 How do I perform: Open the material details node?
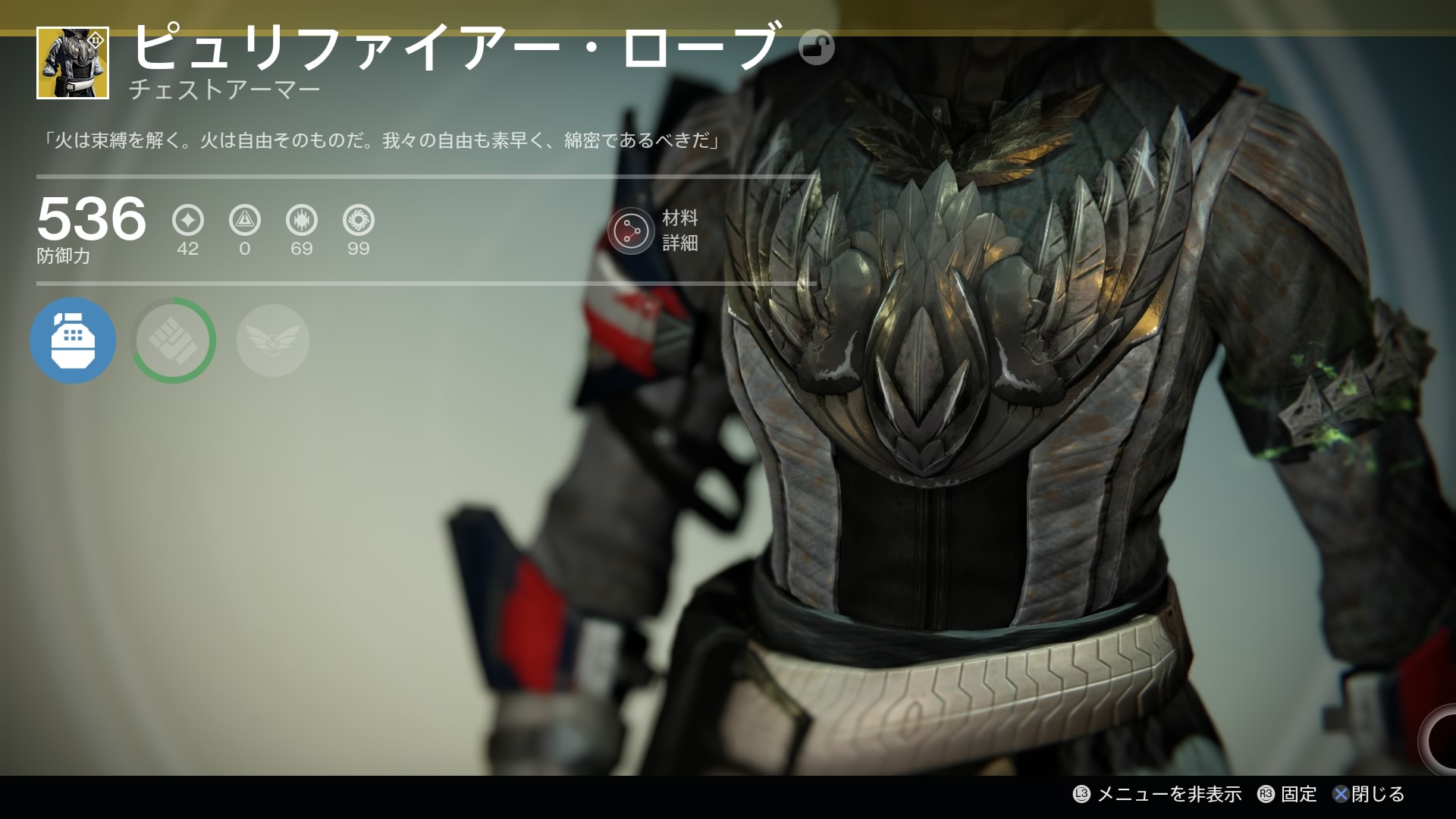[x=631, y=231]
